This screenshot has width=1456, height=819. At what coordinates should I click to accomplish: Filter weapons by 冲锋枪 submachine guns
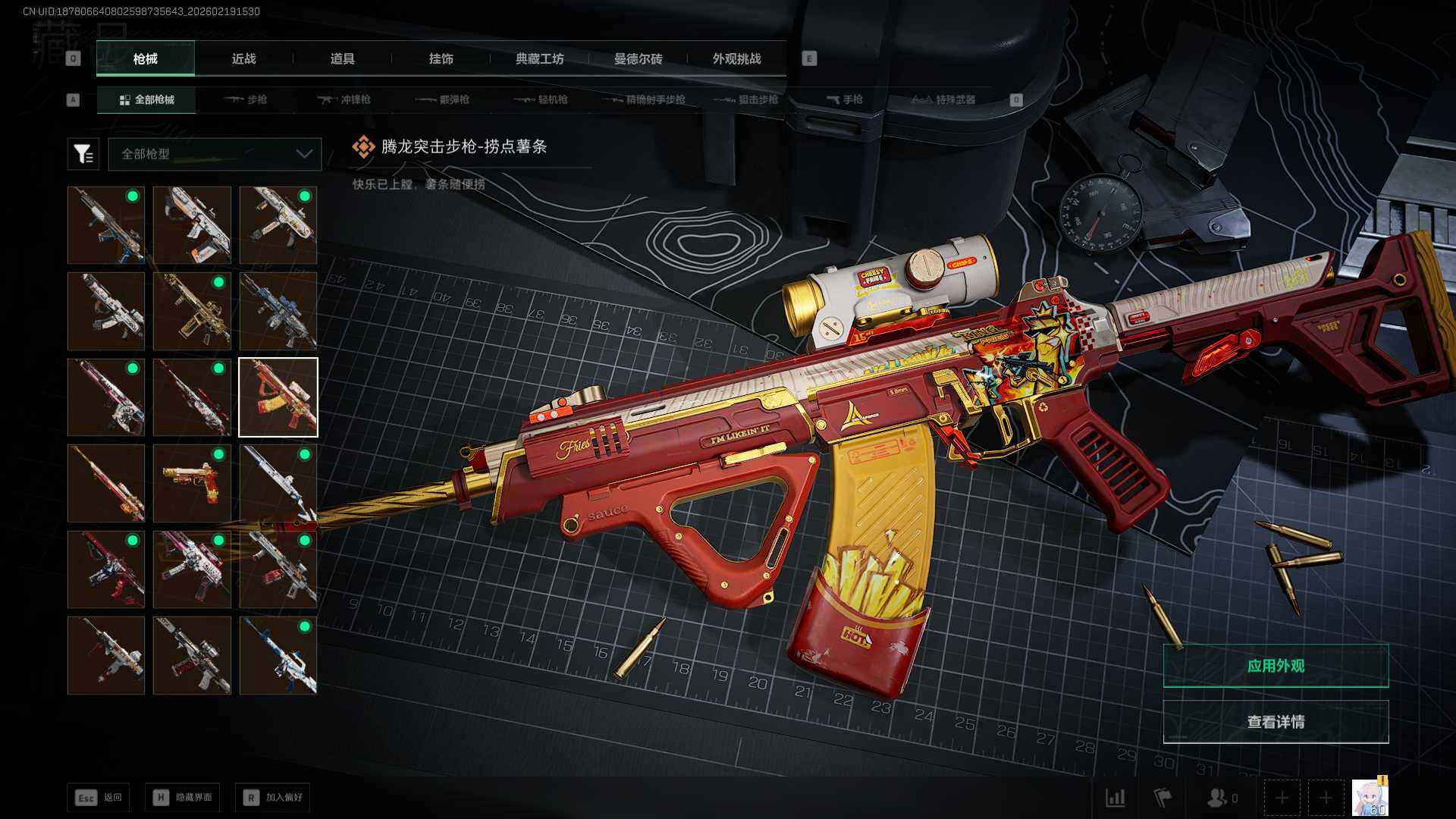click(344, 99)
